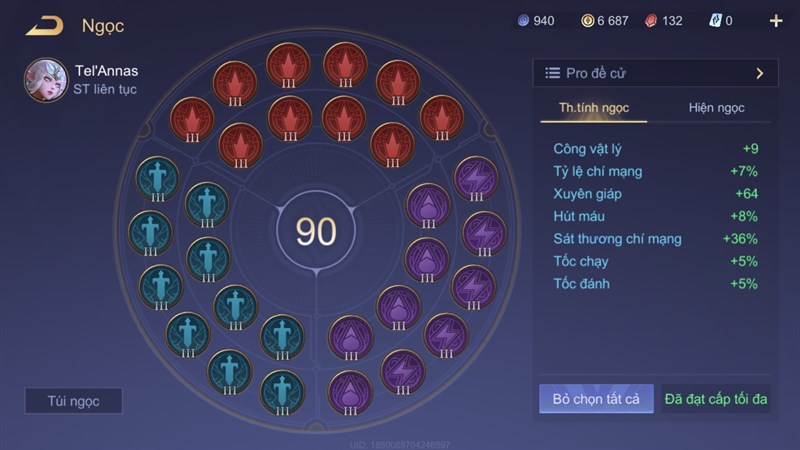Screen dimensions: 800x450
Task: Select the Th.tính ngọc tab
Action: [593, 108]
